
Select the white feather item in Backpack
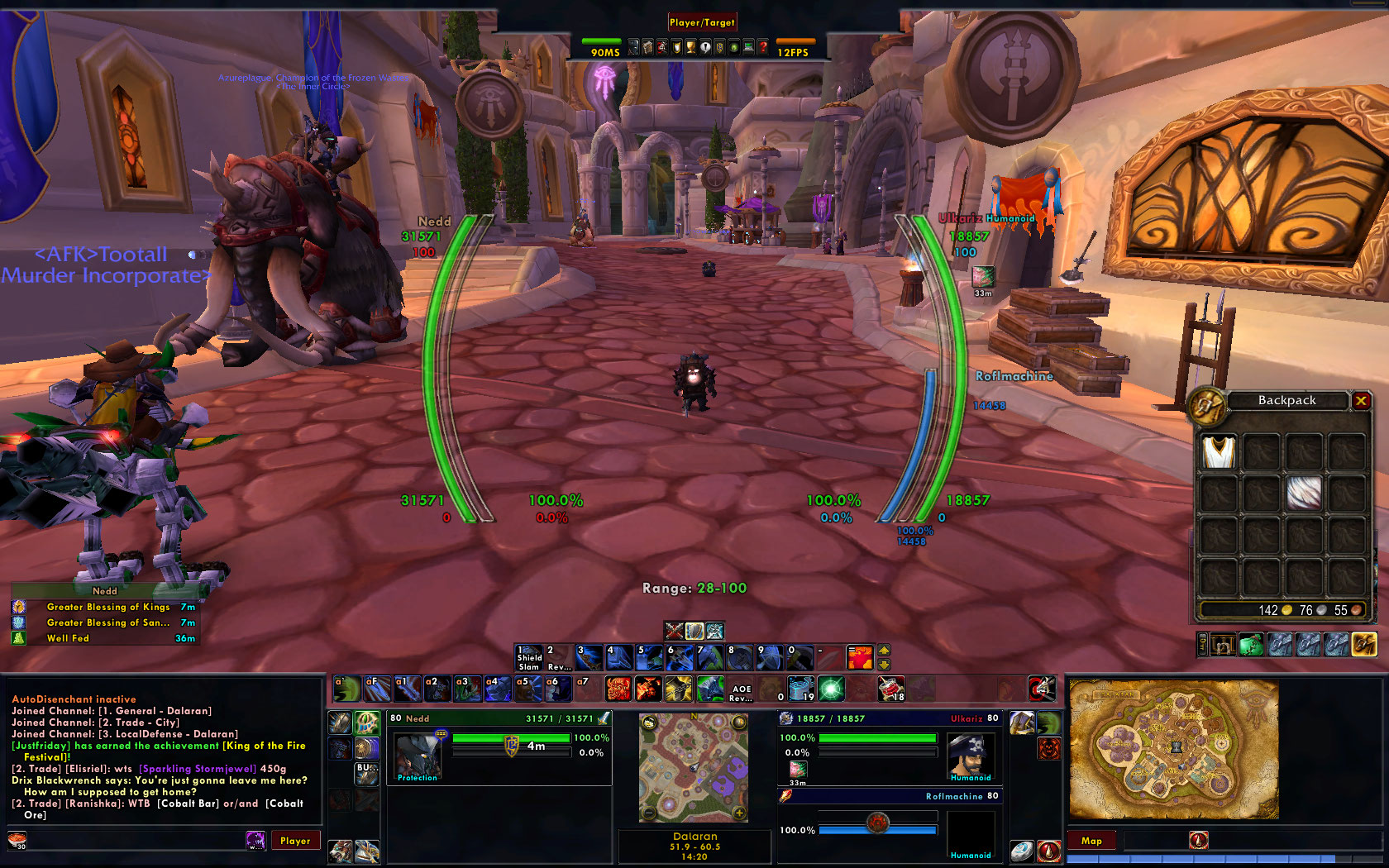pyautogui.click(x=1304, y=494)
